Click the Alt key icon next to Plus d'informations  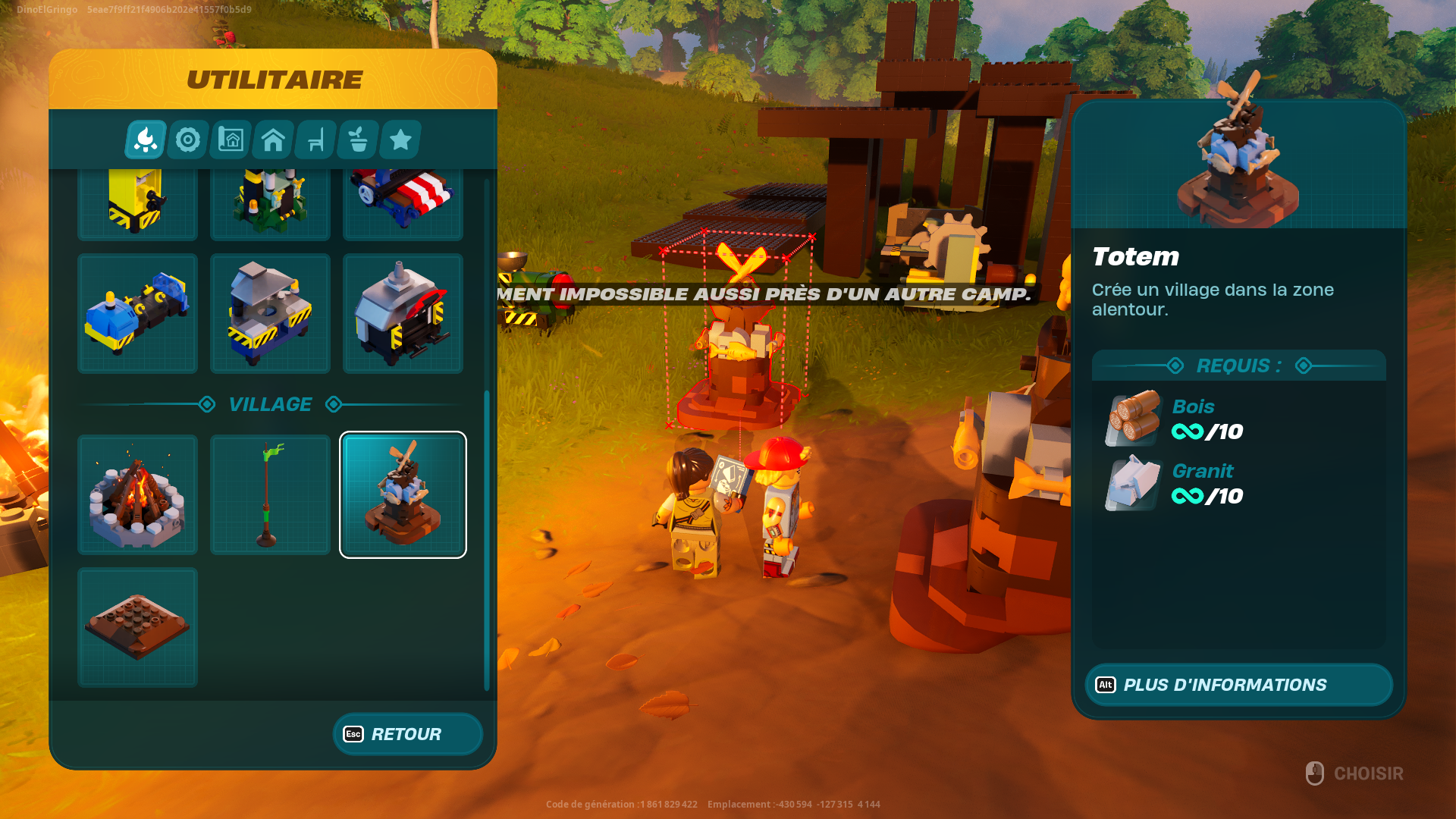pos(1106,685)
